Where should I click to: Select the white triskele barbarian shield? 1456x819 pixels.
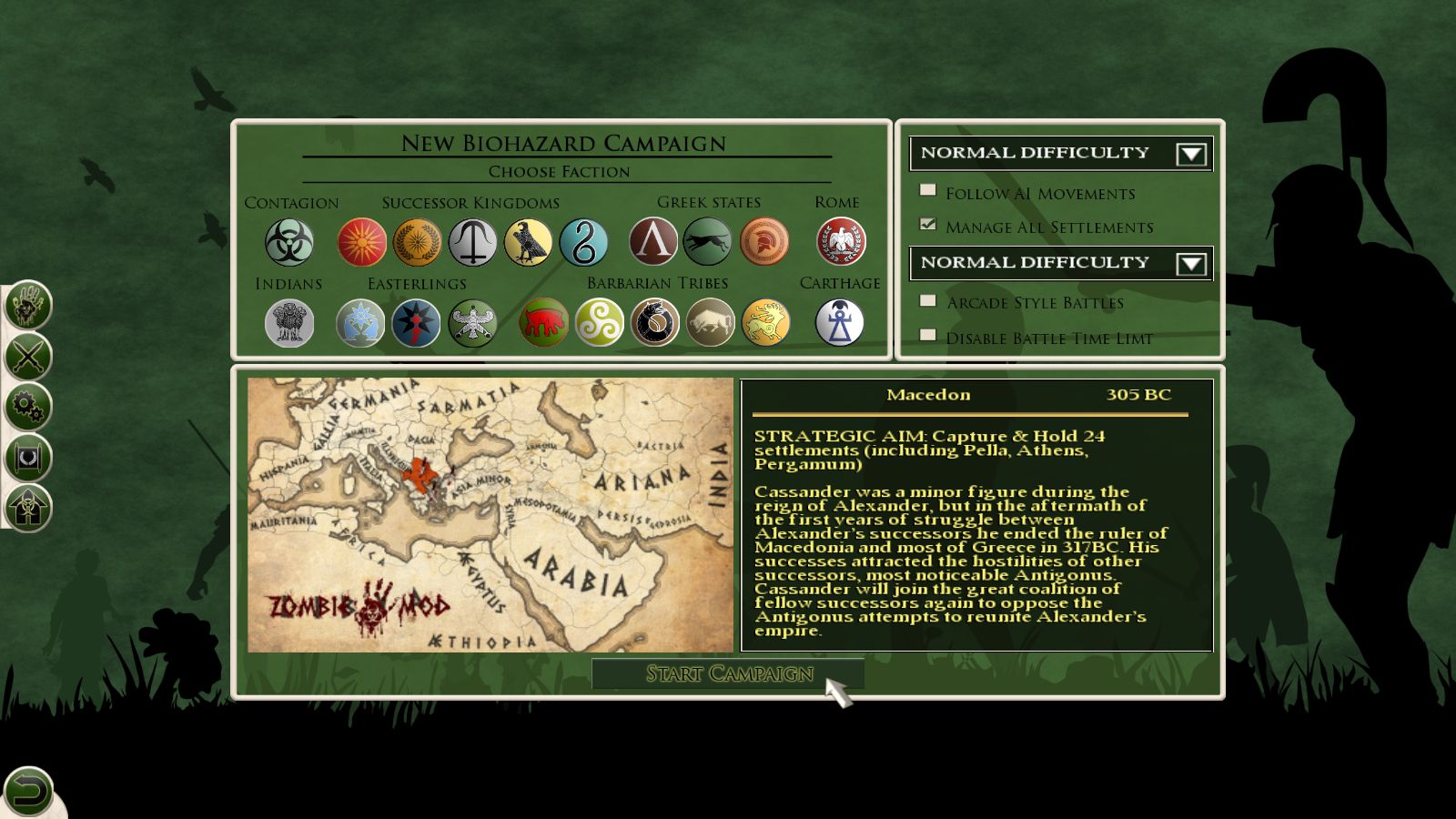[599, 323]
